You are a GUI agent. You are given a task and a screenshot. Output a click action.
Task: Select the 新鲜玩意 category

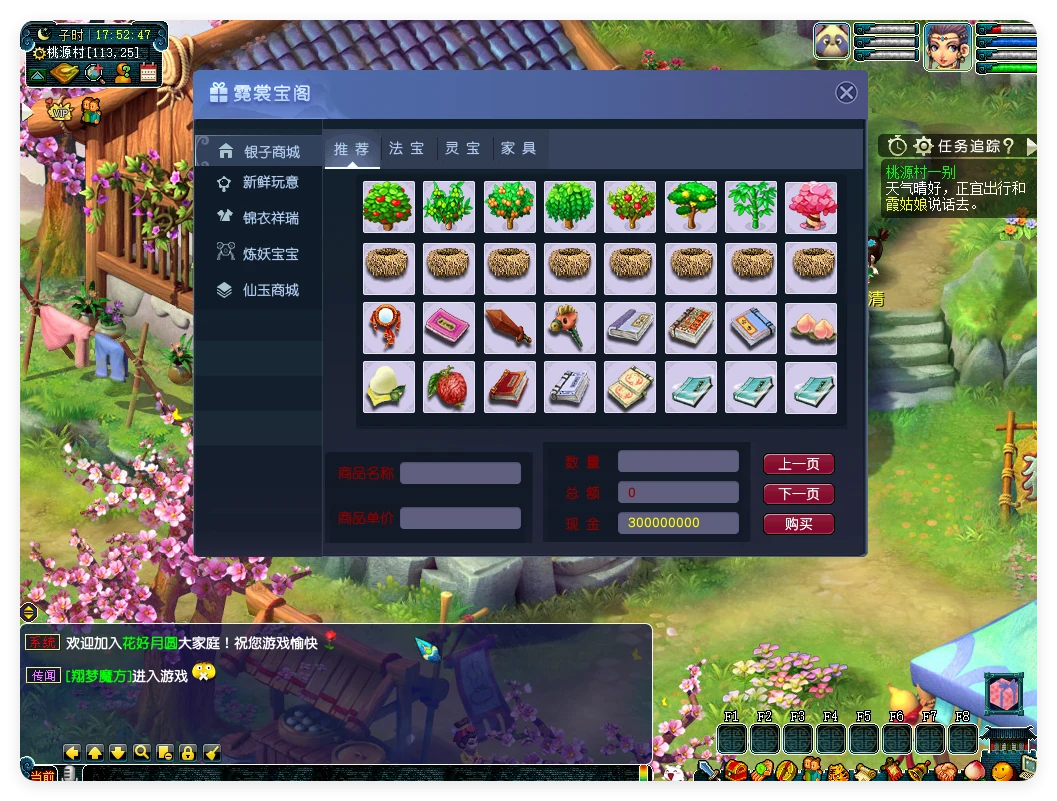(x=260, y=183)
